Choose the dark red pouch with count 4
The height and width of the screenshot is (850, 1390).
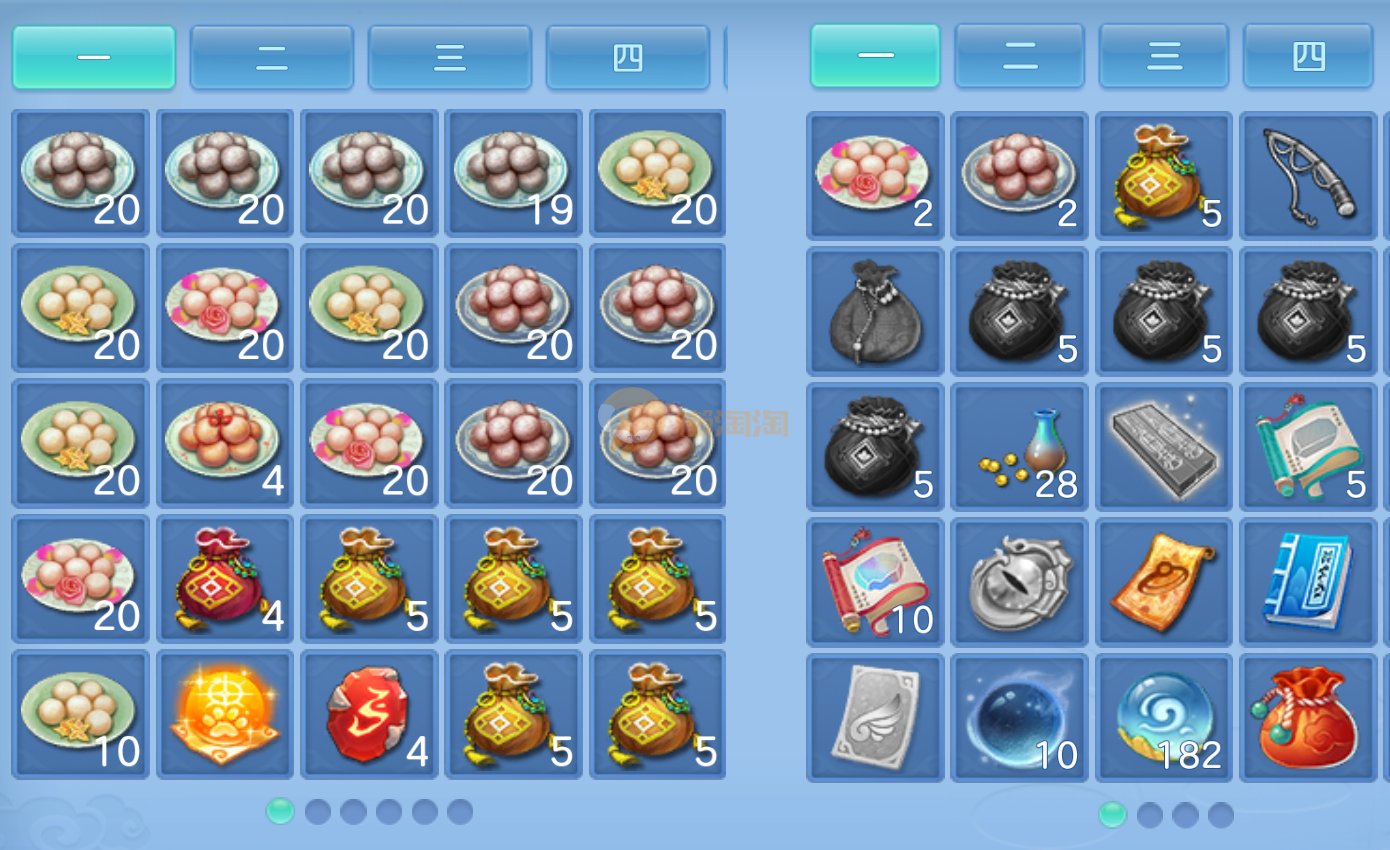point(225,578)
